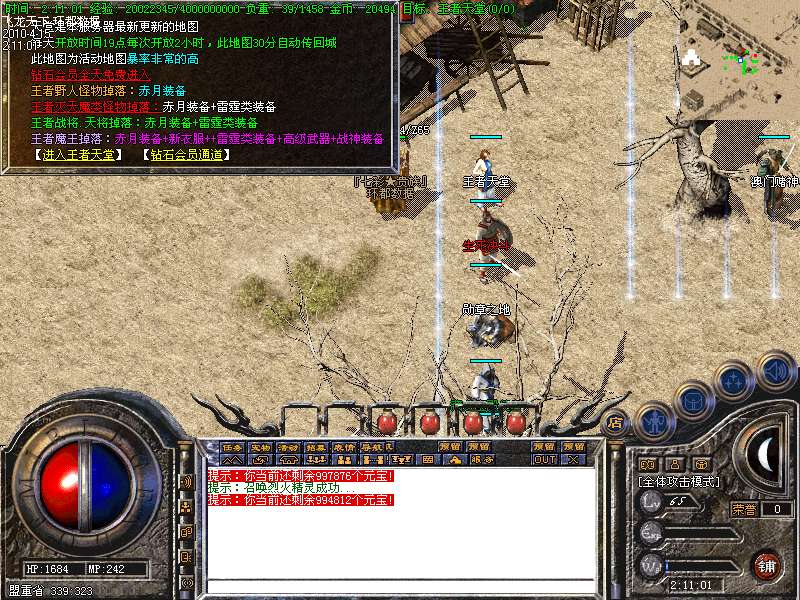This screenshot has width=800, height=600.
Task: Use the first red potion belt slot
Action: click(388, 421)
